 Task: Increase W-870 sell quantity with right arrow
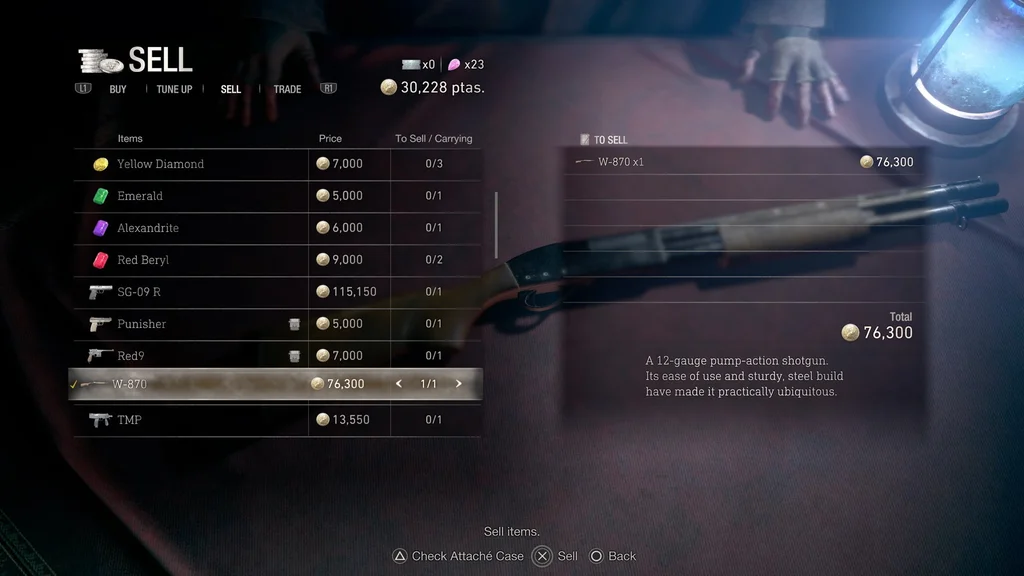(459, 384)
